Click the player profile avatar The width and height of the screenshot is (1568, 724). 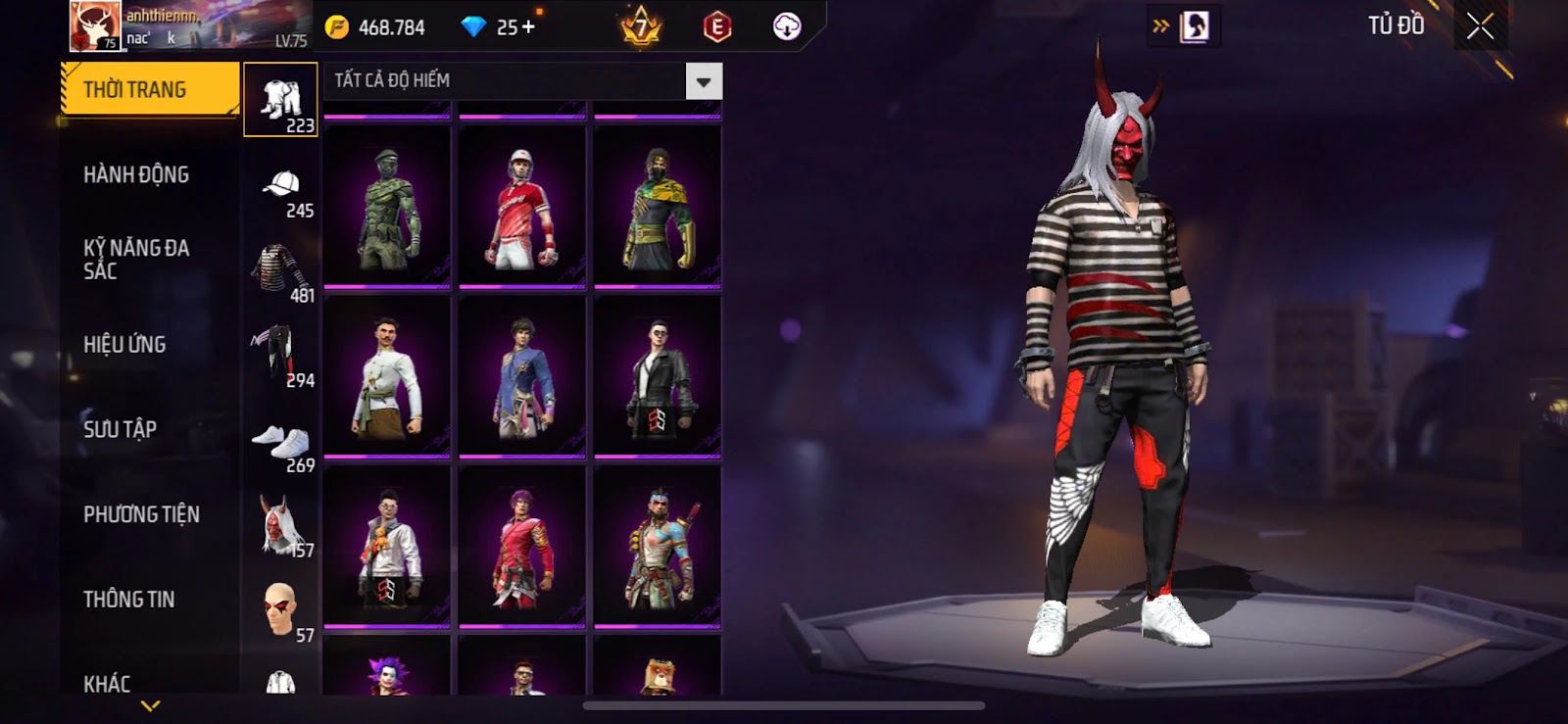[95, 26]
